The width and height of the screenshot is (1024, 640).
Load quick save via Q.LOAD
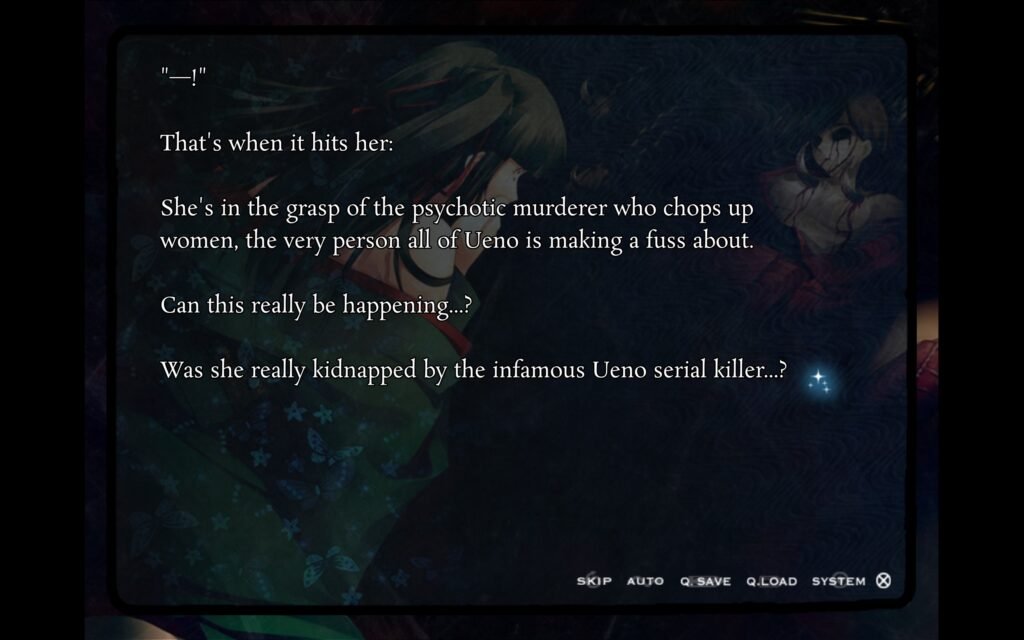(771, 581)
